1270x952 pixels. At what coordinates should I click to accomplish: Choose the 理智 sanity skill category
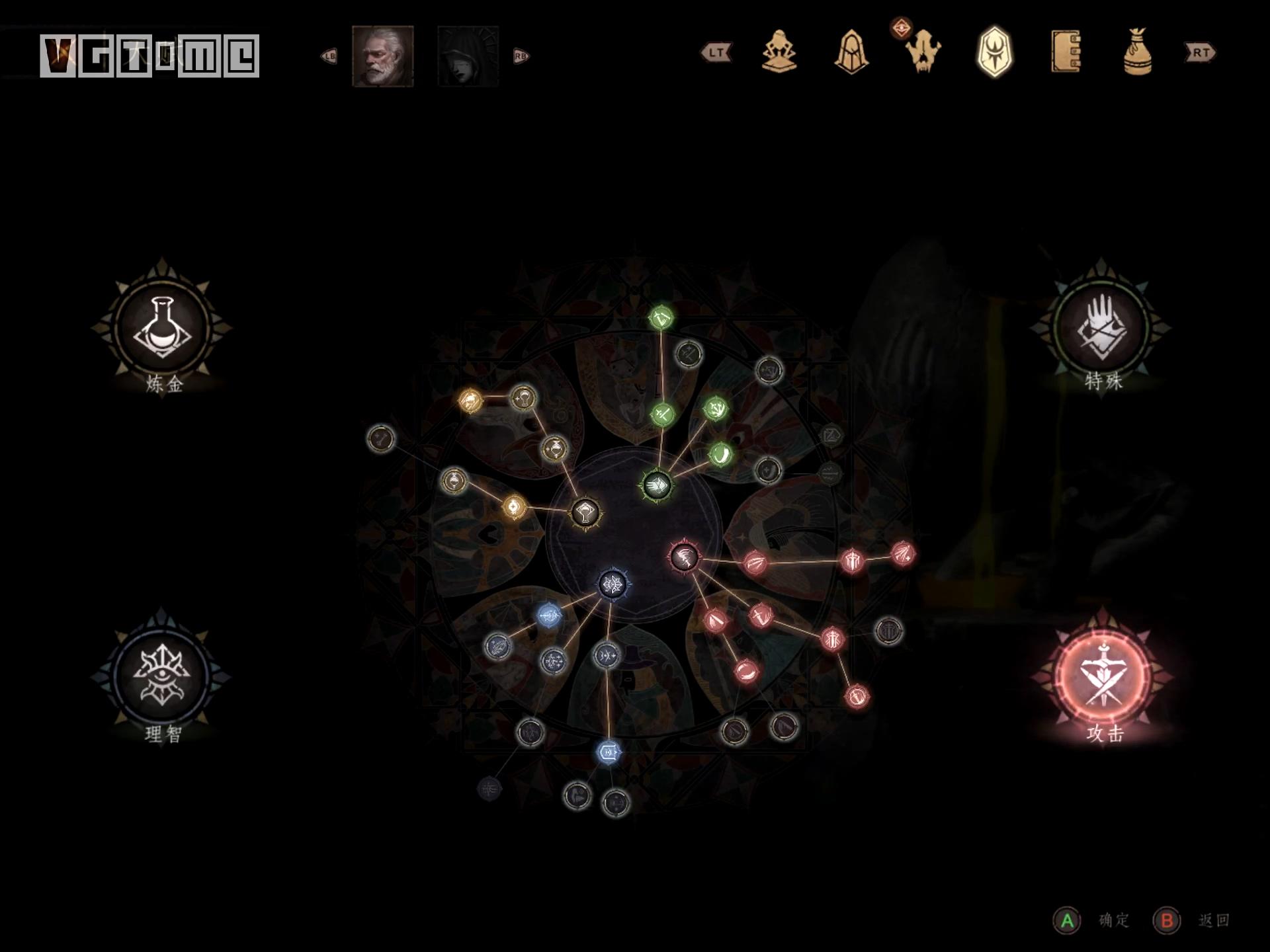point(162,676)
